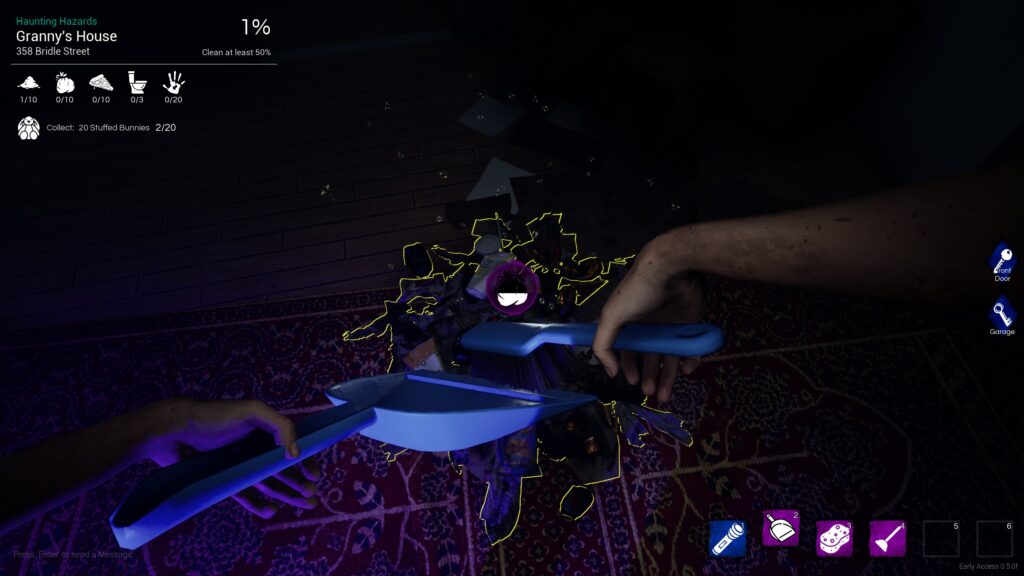Switch to the plunger tool

tap(887, 538)
